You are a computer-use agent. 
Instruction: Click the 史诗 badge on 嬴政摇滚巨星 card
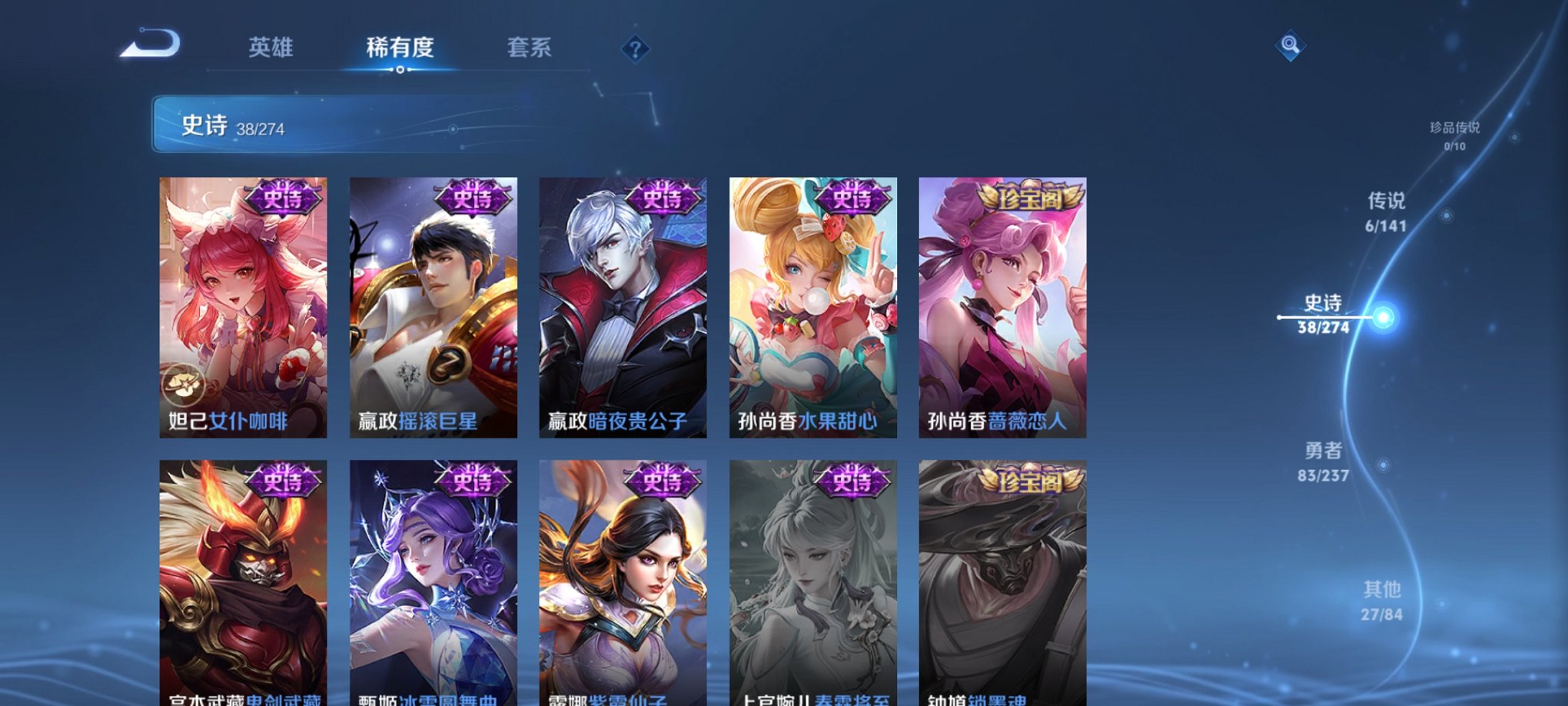[x=472, y=198]
